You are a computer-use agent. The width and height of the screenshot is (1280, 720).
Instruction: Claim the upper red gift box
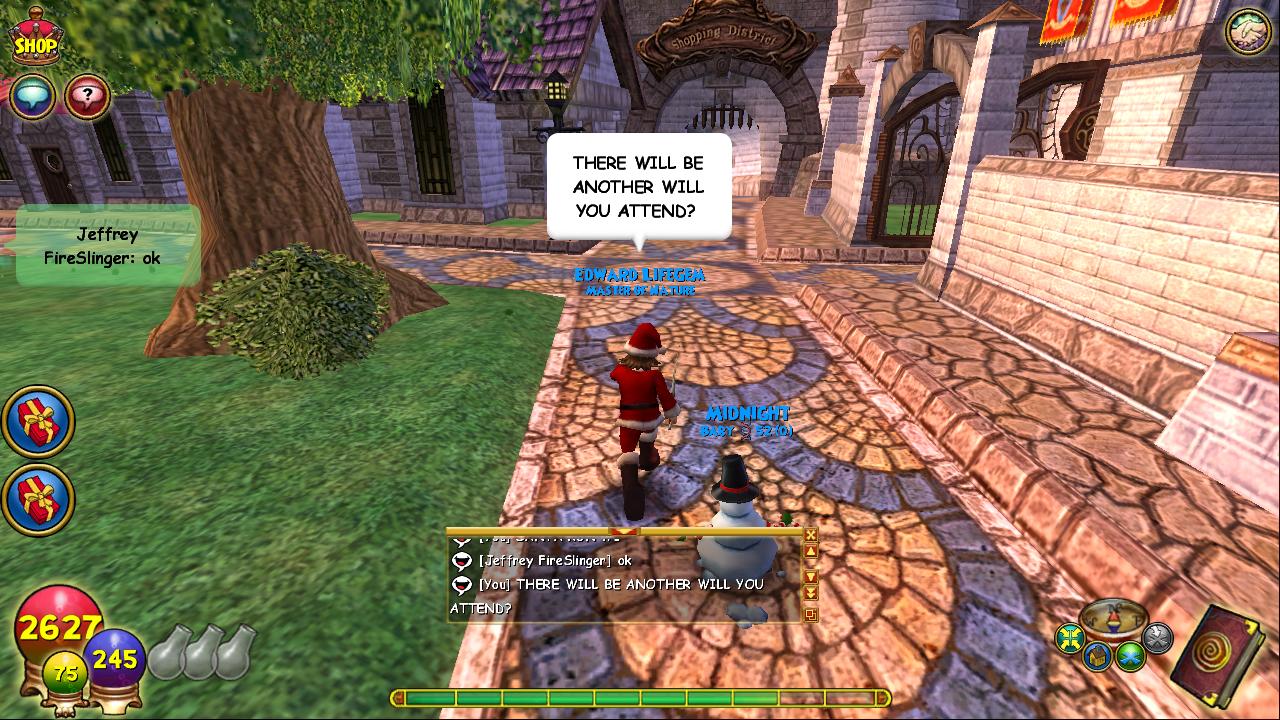click(38, 422)
